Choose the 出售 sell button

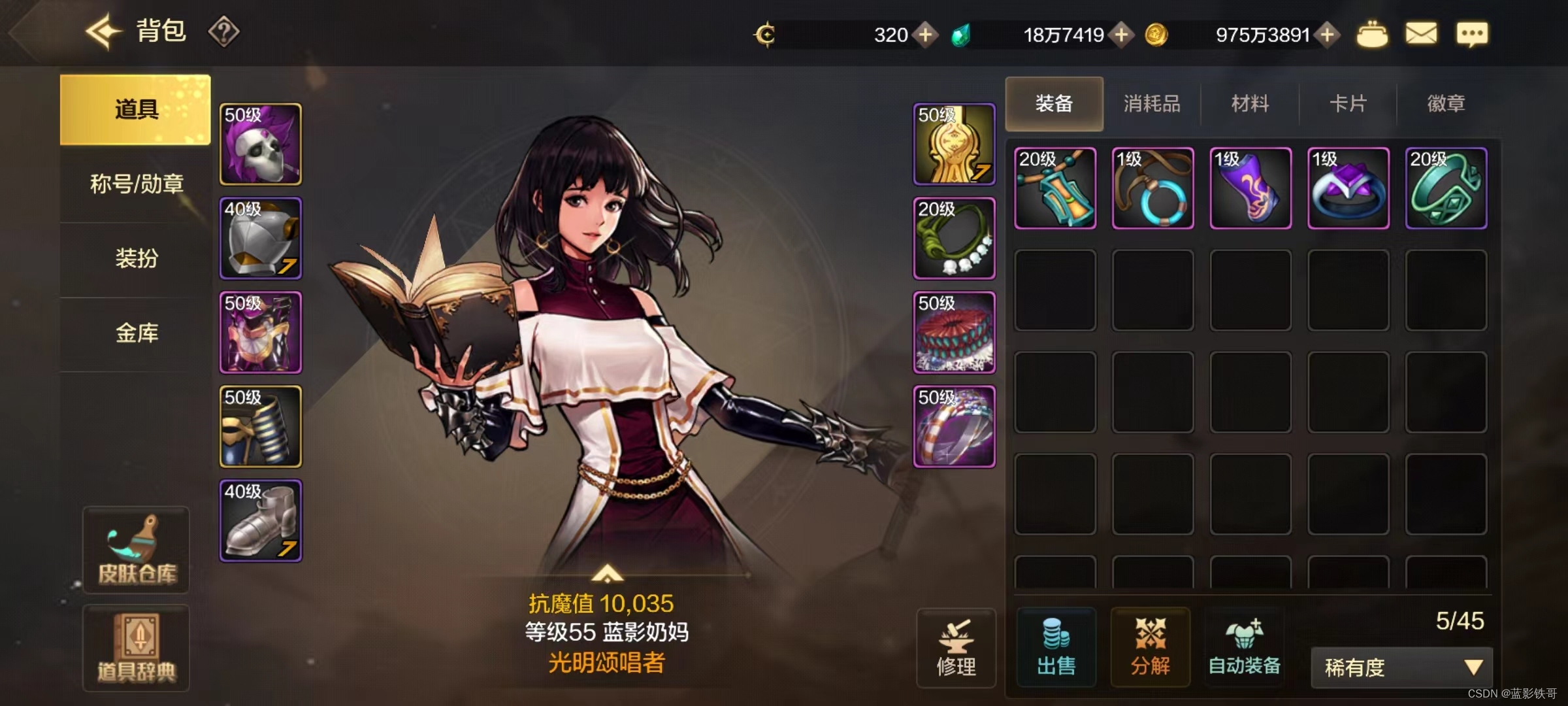coord(1056,647)
